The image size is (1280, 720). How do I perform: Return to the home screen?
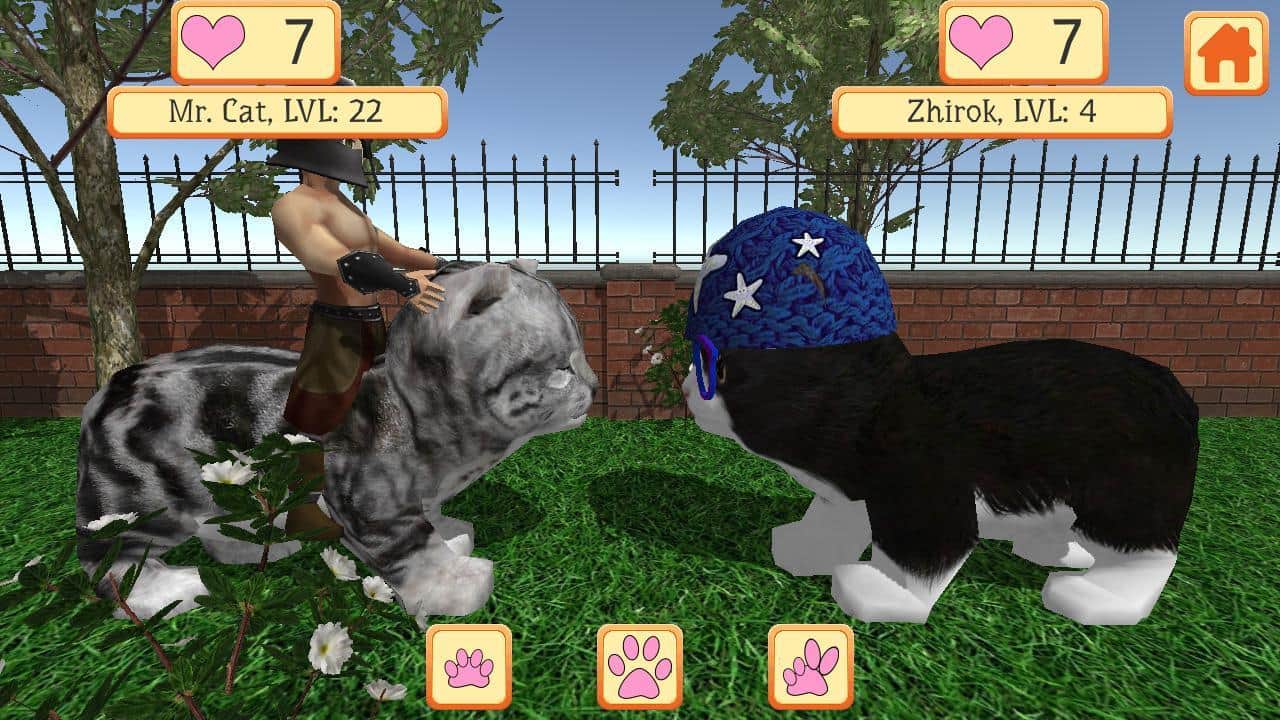(x=1225, y=54)
